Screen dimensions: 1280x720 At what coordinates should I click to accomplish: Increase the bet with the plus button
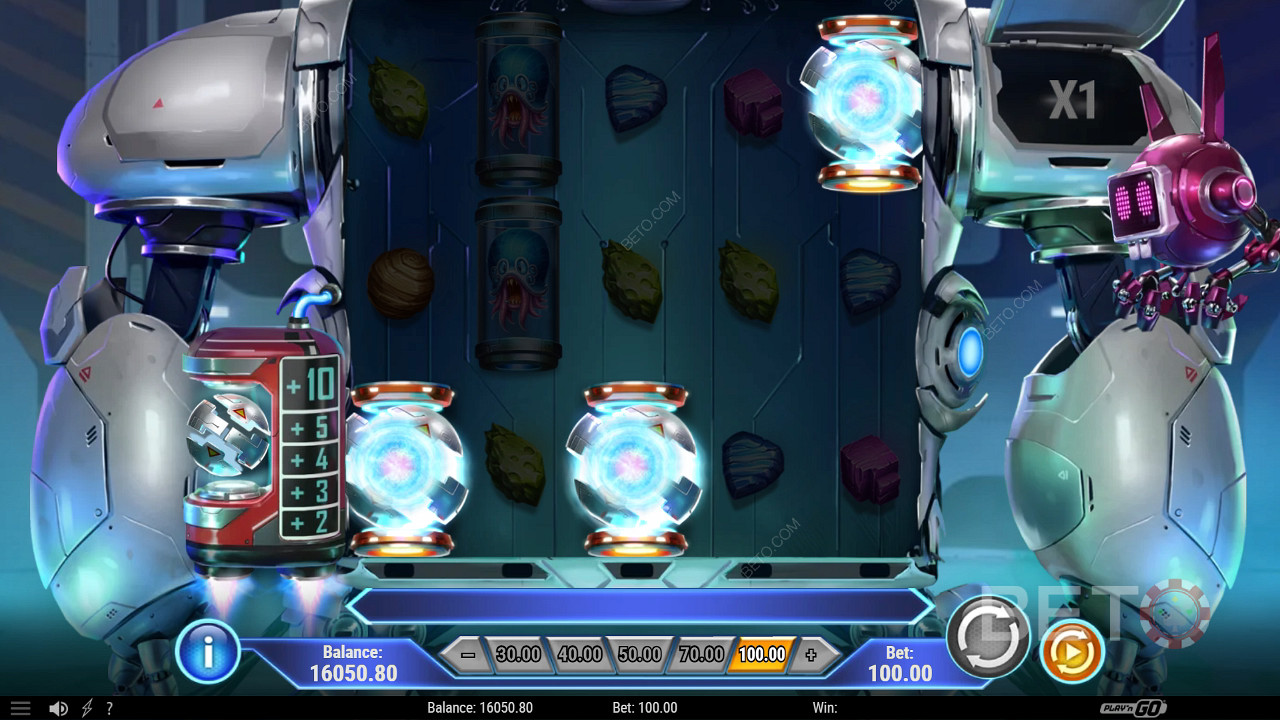(811, 655)
